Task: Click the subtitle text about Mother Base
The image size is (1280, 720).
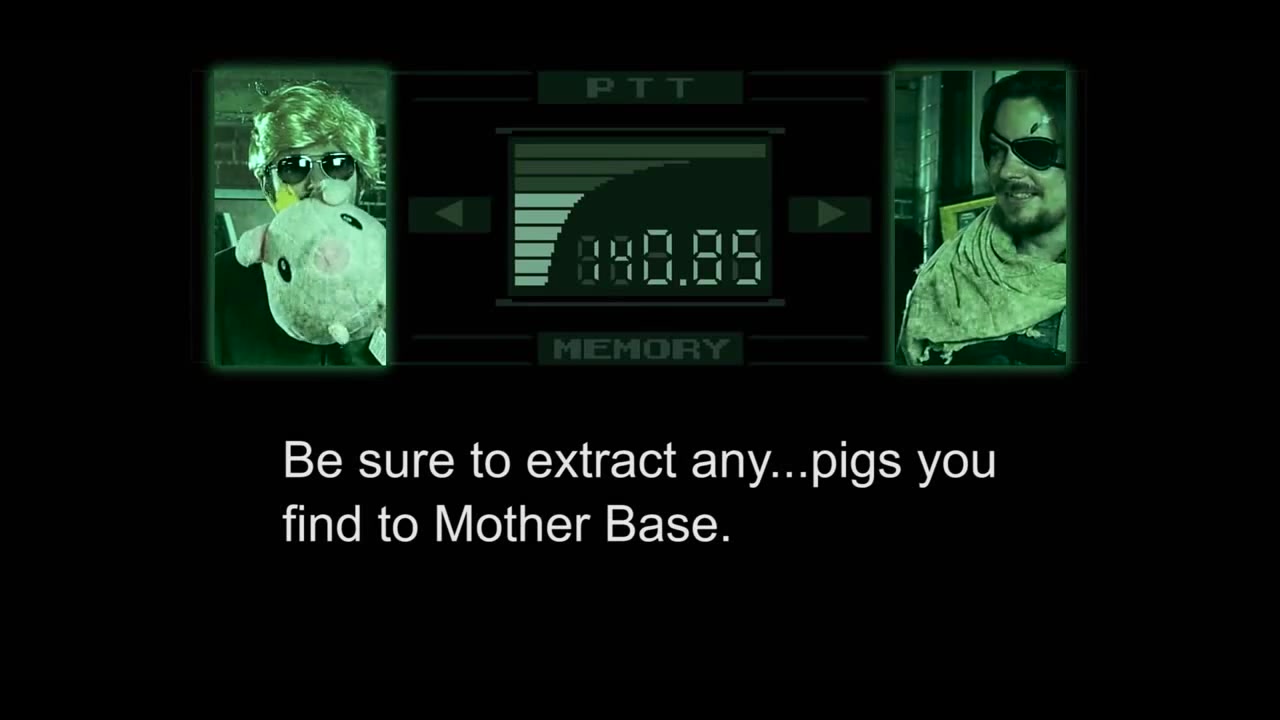Action: [640, 492]
